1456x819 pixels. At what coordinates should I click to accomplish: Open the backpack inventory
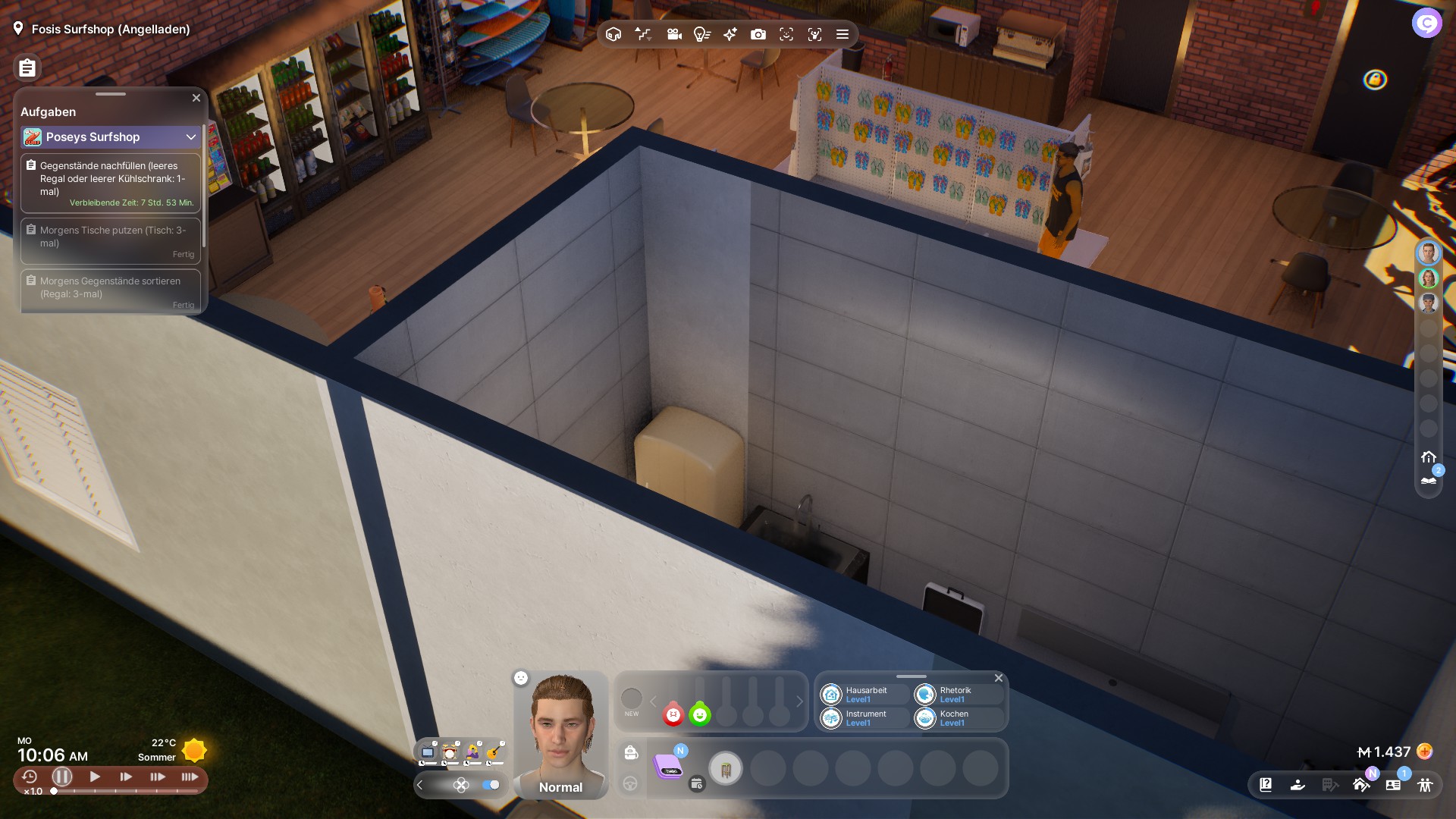tap(631, 752)
